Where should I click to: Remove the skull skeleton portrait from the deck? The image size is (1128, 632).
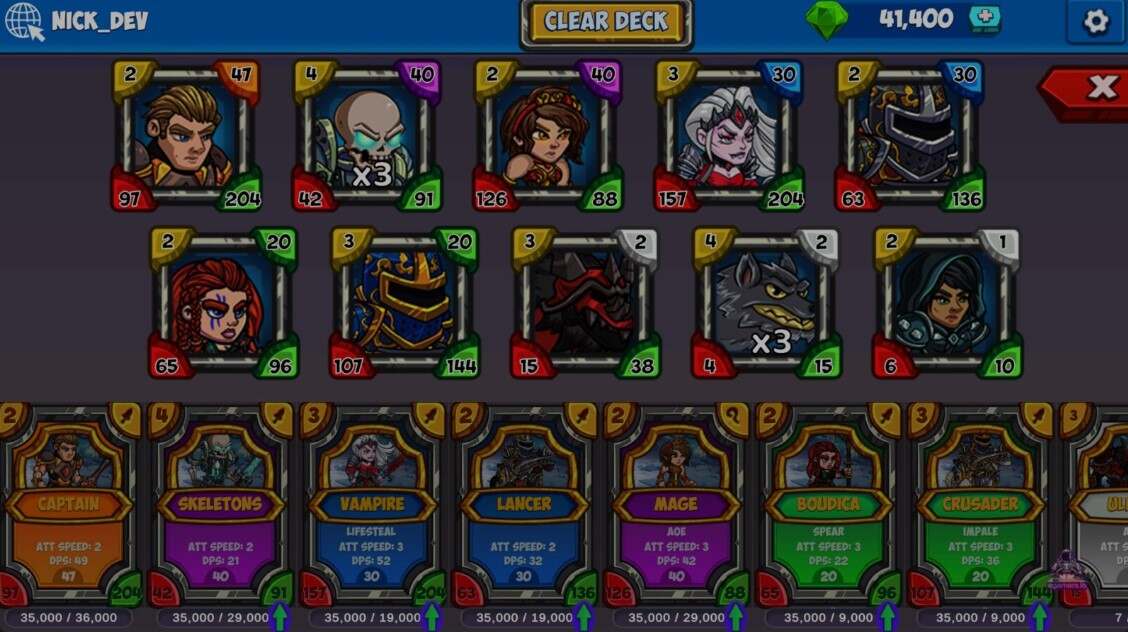coord(367,135)
